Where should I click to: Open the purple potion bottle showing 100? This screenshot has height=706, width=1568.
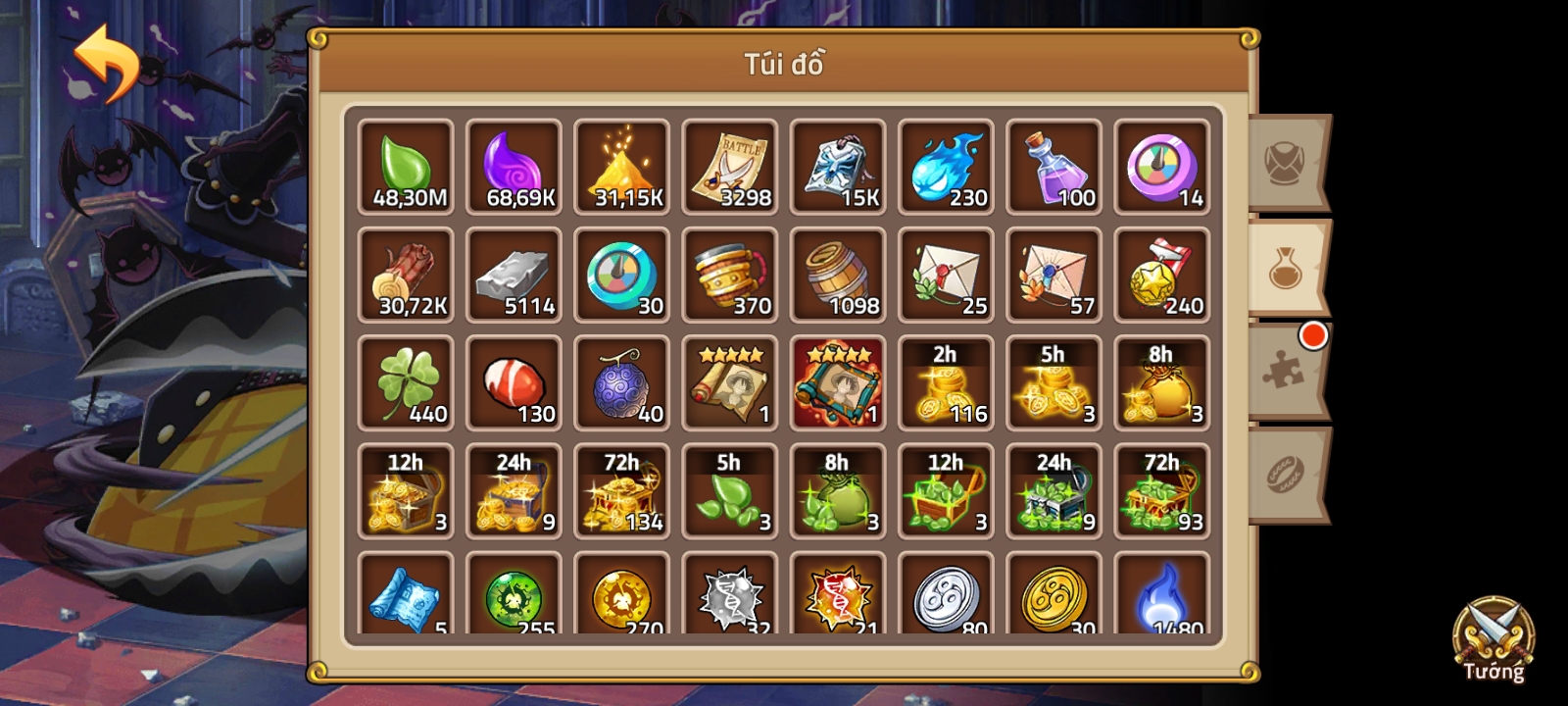[x=1053, y=167]
